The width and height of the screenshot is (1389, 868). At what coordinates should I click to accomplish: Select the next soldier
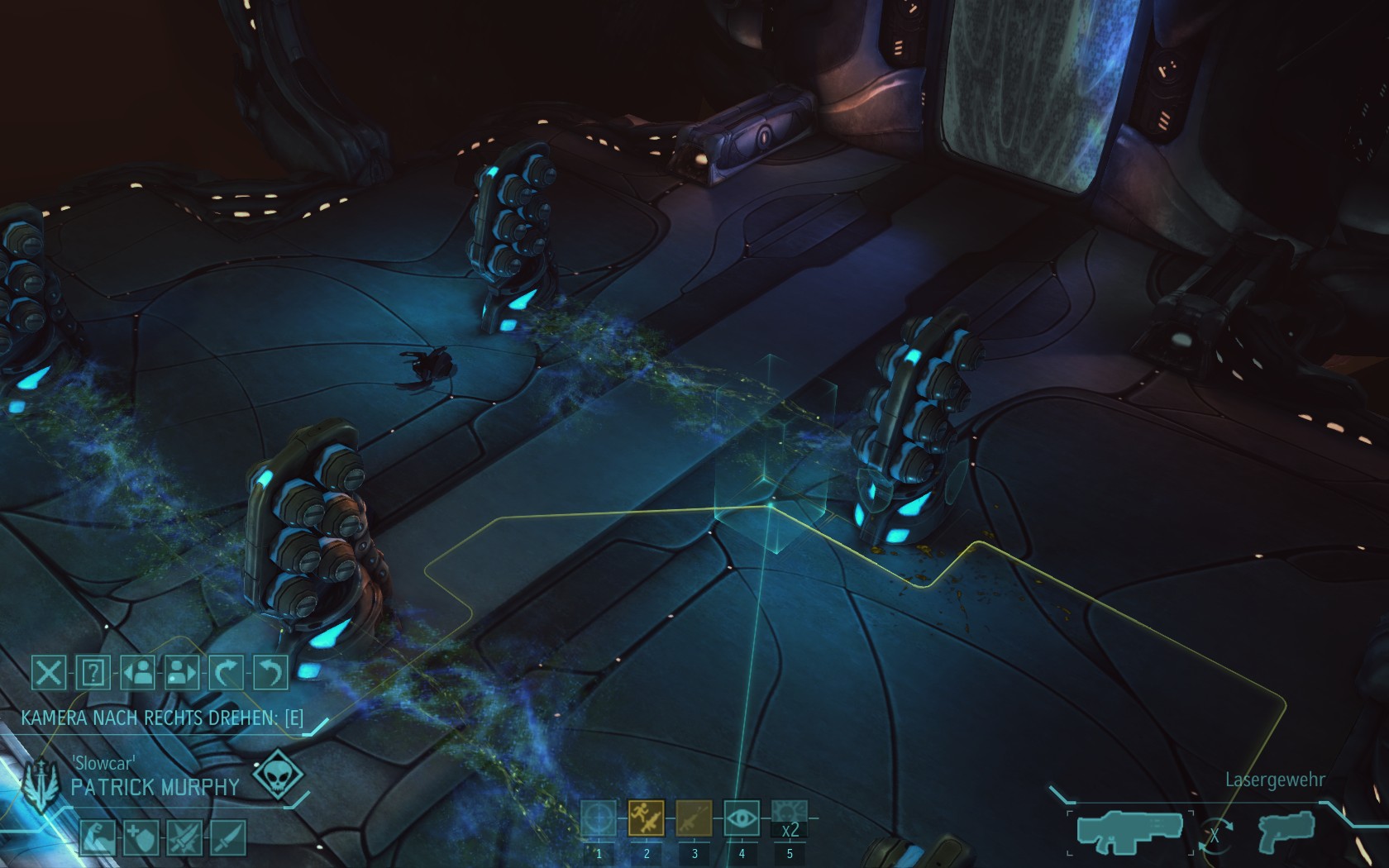point(182,673)
